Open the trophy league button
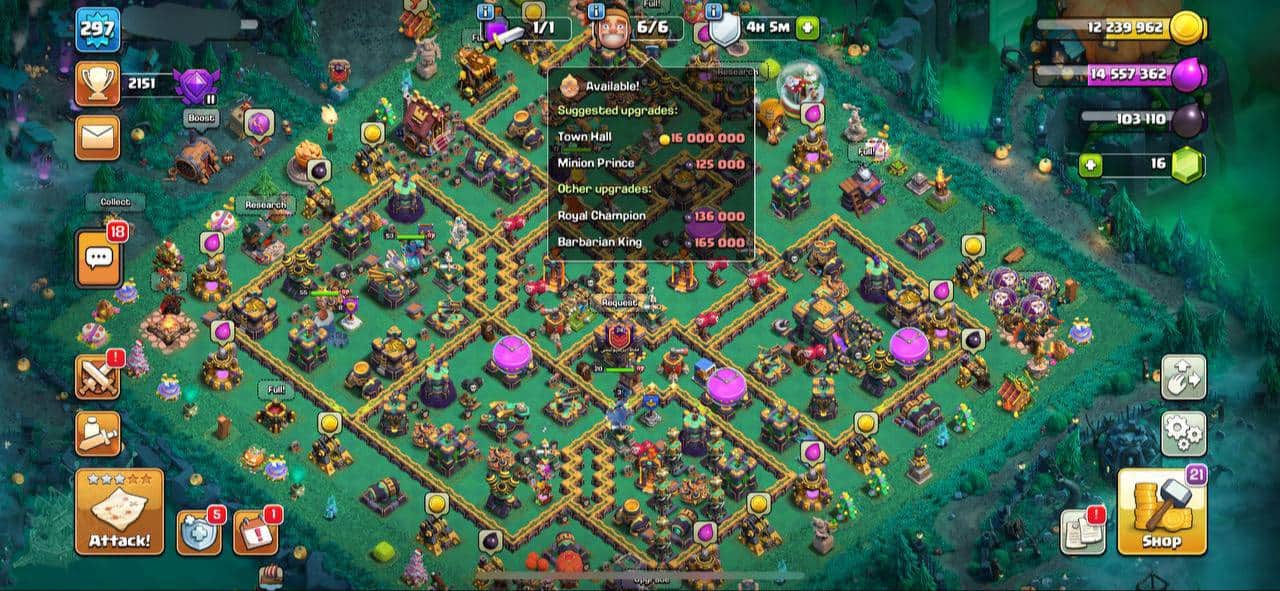 [x=97, y=84]
